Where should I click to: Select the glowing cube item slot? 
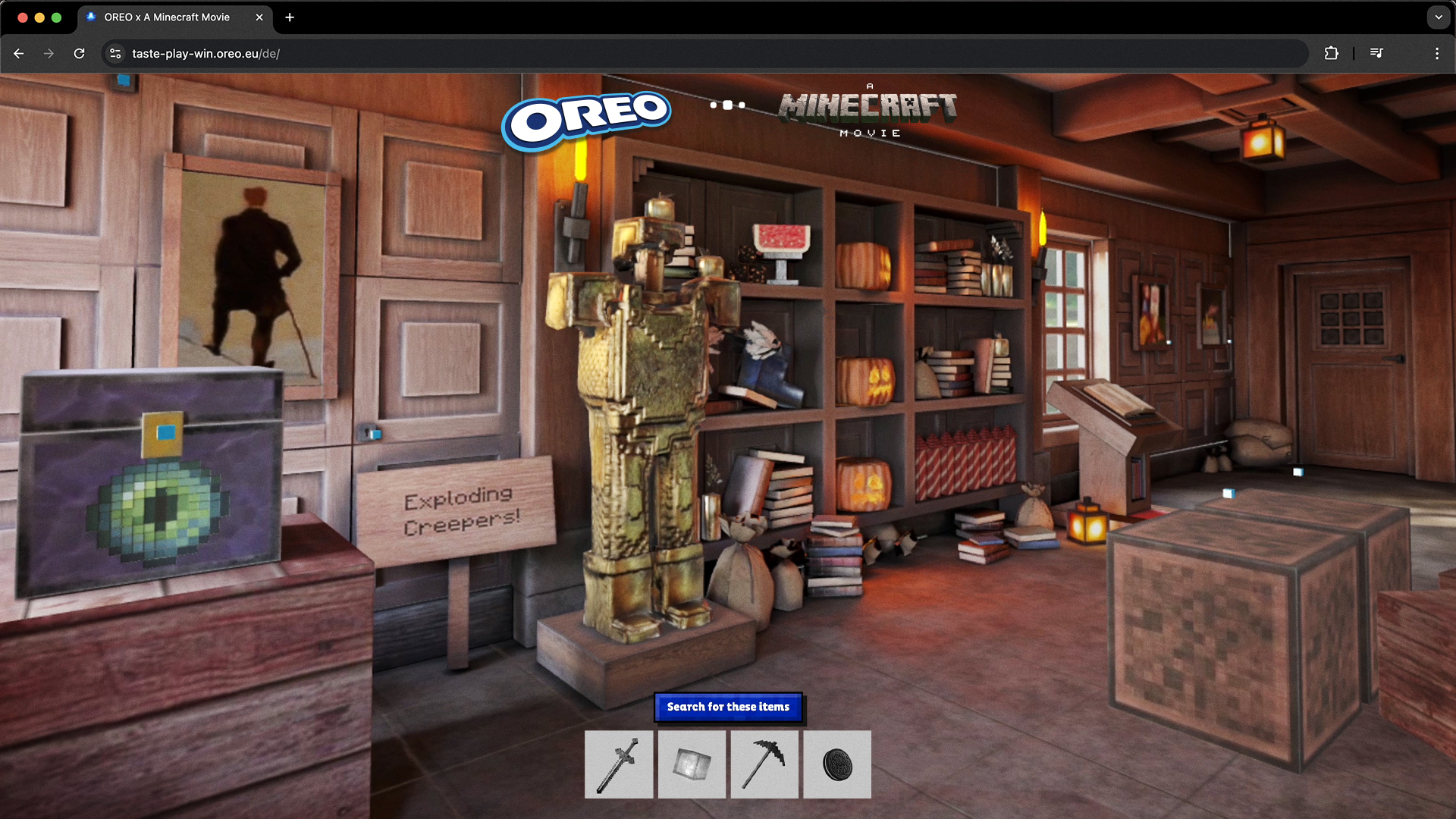pos(692,764)
